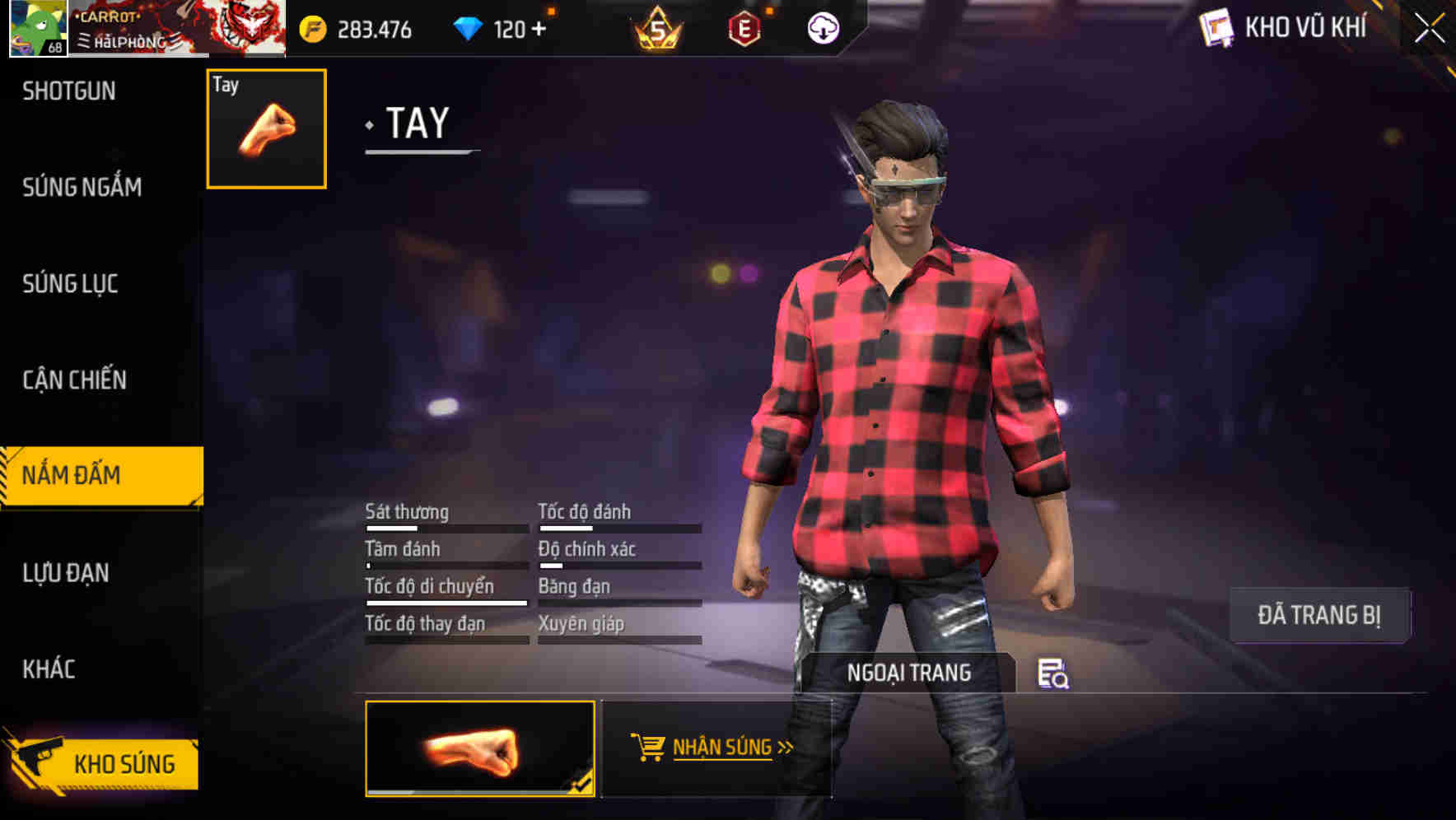
Task: Open the cloud download icon
Action: (824, 27)
